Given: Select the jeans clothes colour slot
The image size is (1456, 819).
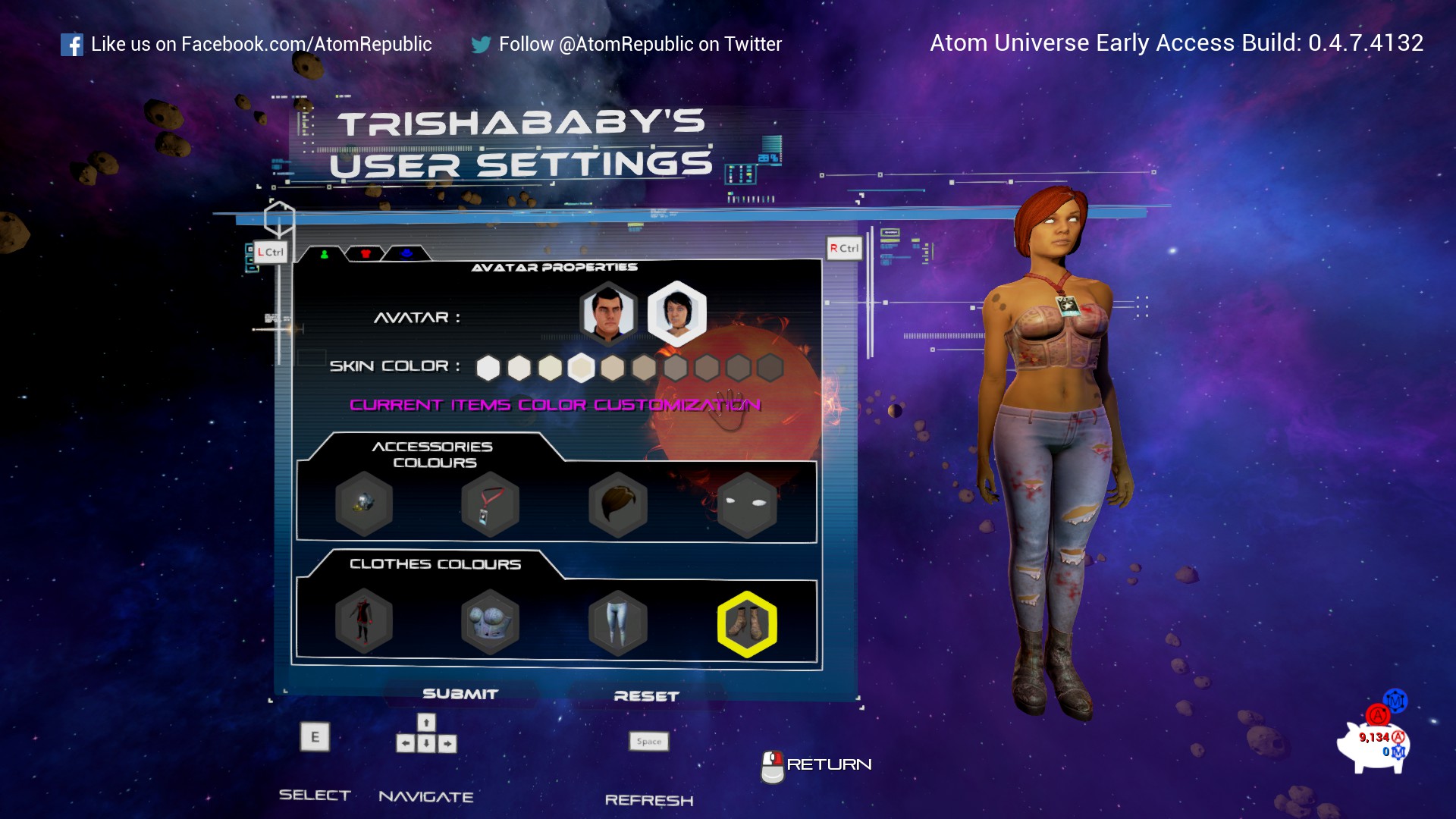Looking at the screenshot, I should [618, 623].
